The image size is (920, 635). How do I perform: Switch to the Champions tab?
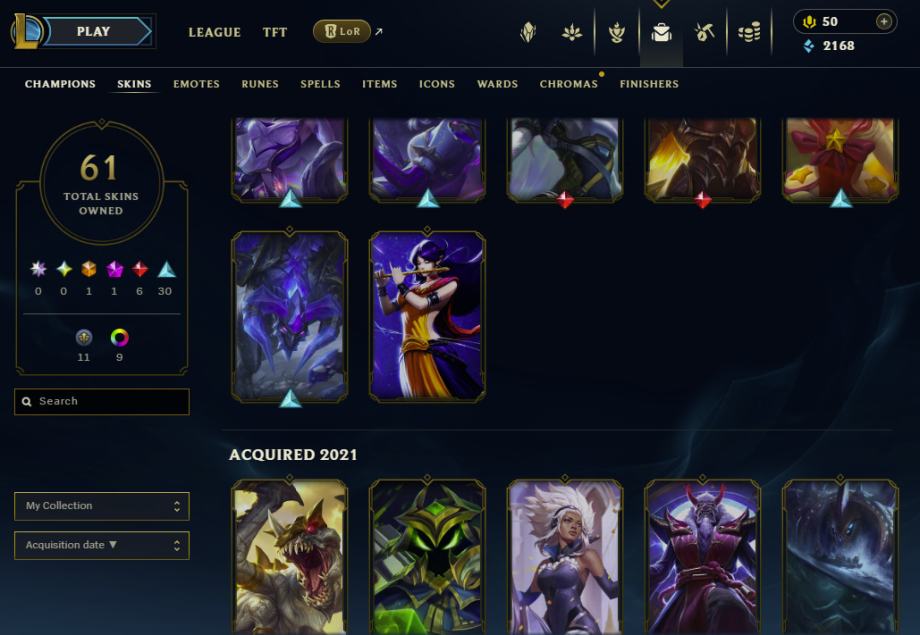pyautogui.click(x=60, y=84)
